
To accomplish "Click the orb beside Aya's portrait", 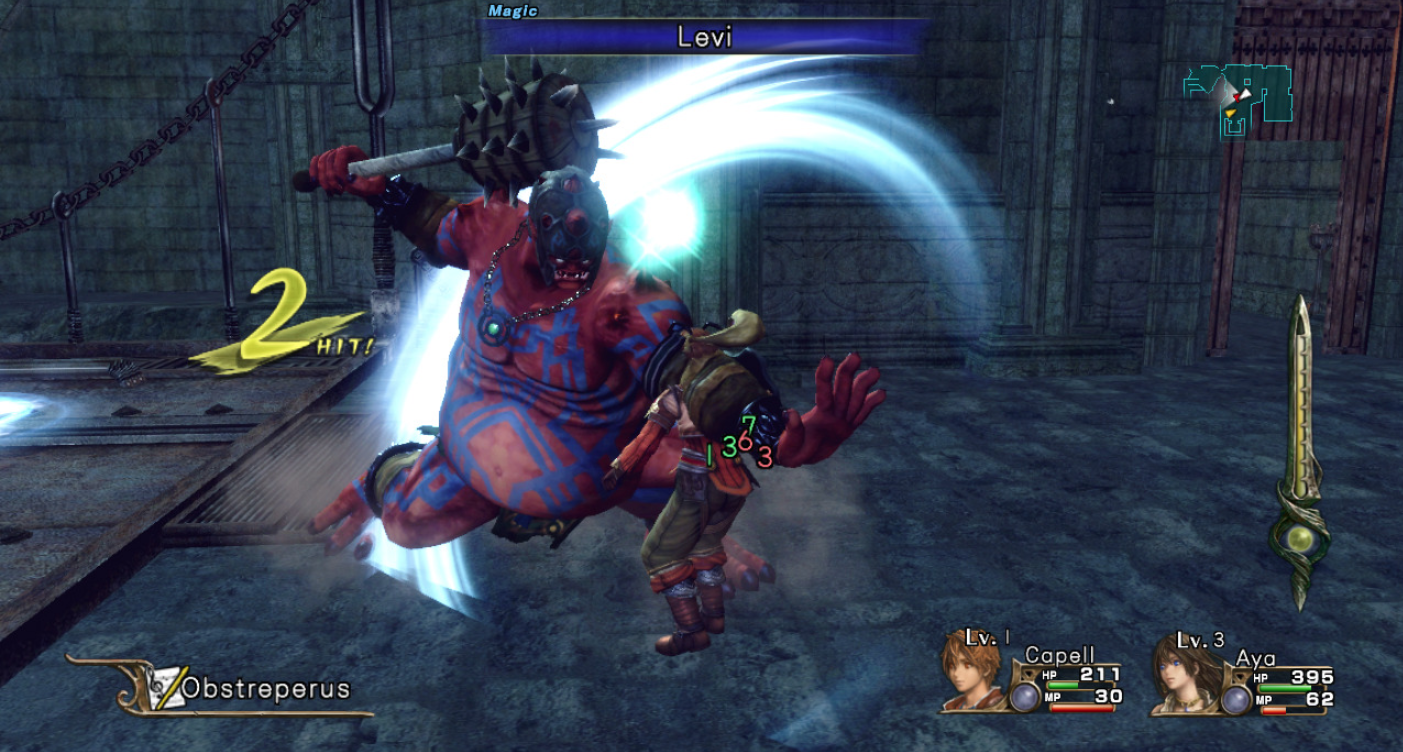I will click(x=1236, y=698).
